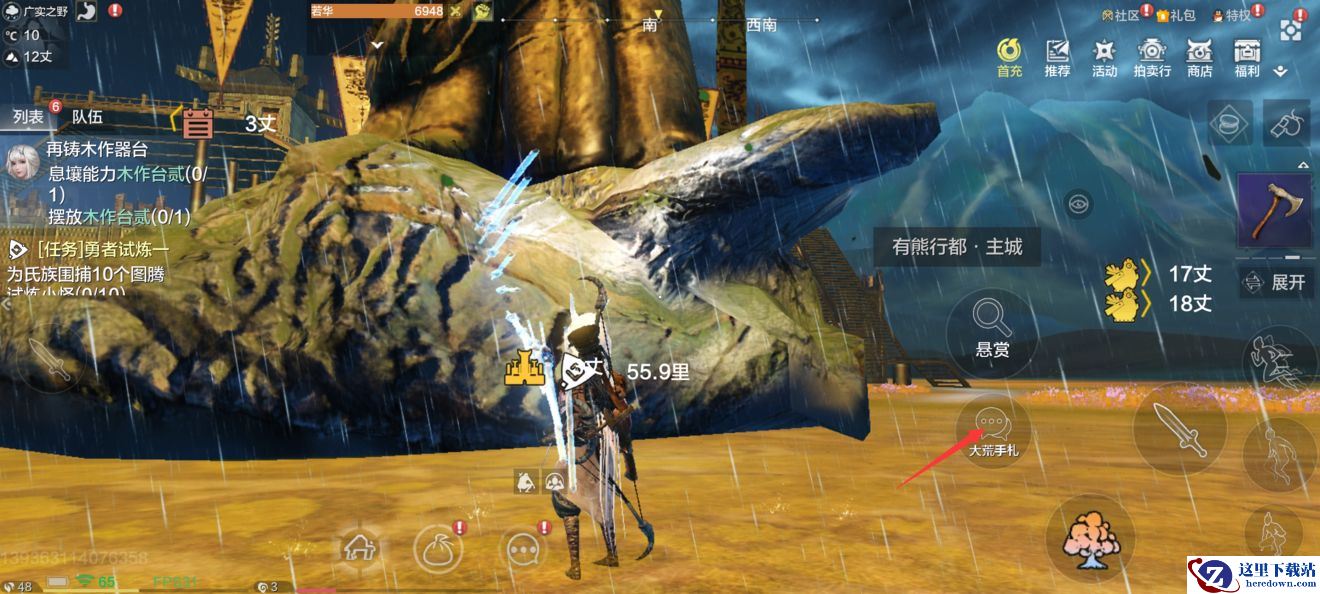Viewport: 1320px width, 594px height.
Task: Open the 首充 first-recharge menu
Action: click(x=1010, y=57)
